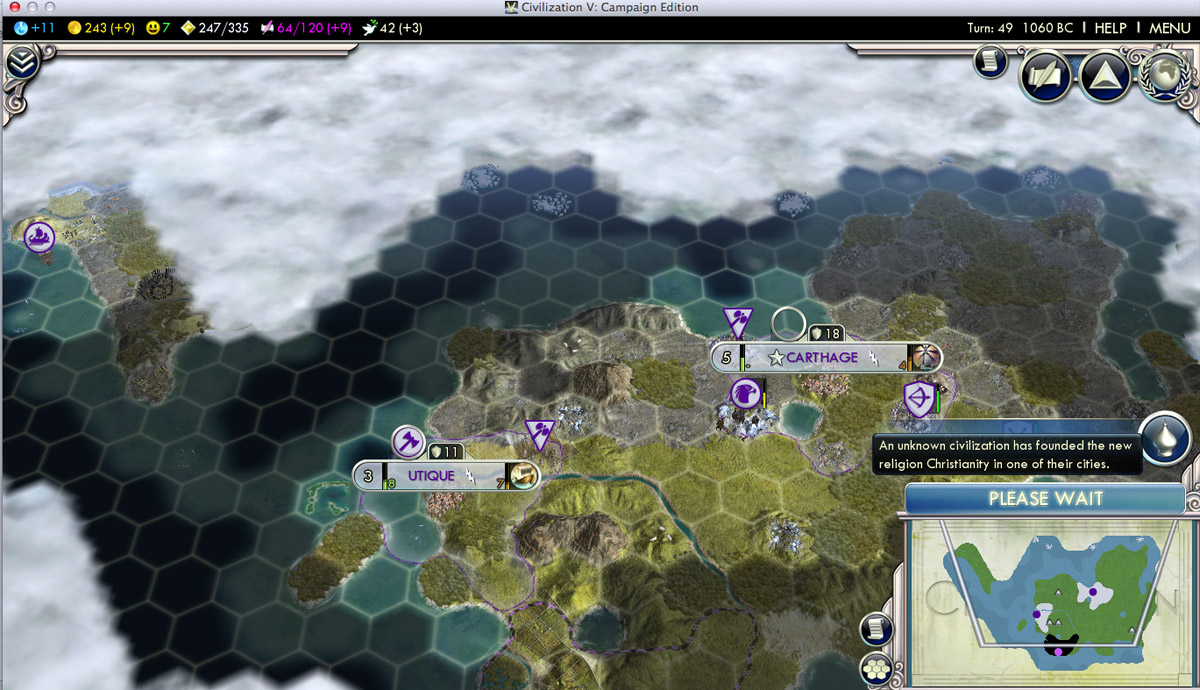Select the Utique city banner

[x=430, y=476]
